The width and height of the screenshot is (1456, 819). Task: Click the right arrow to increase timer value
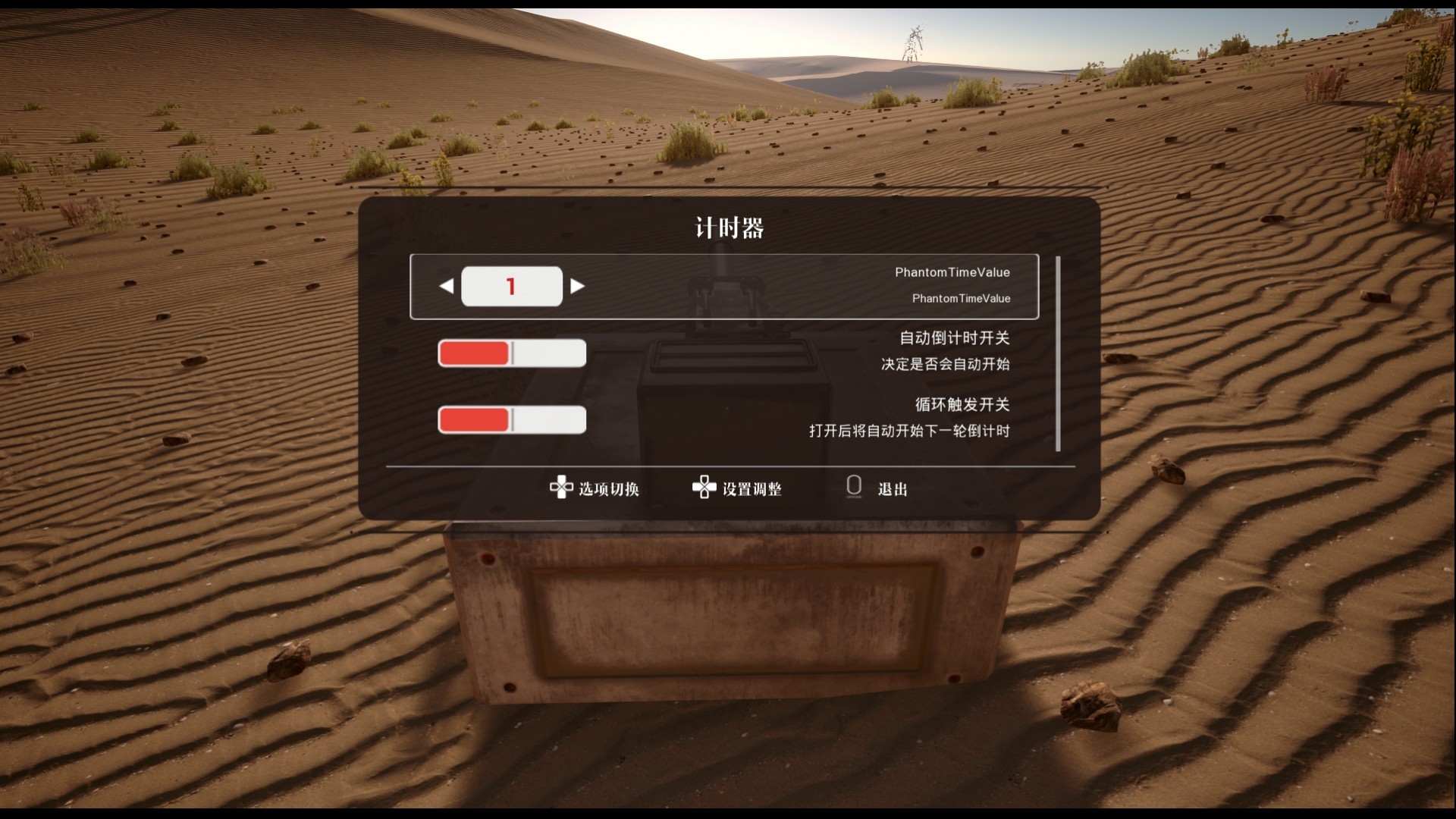point(578,286)
